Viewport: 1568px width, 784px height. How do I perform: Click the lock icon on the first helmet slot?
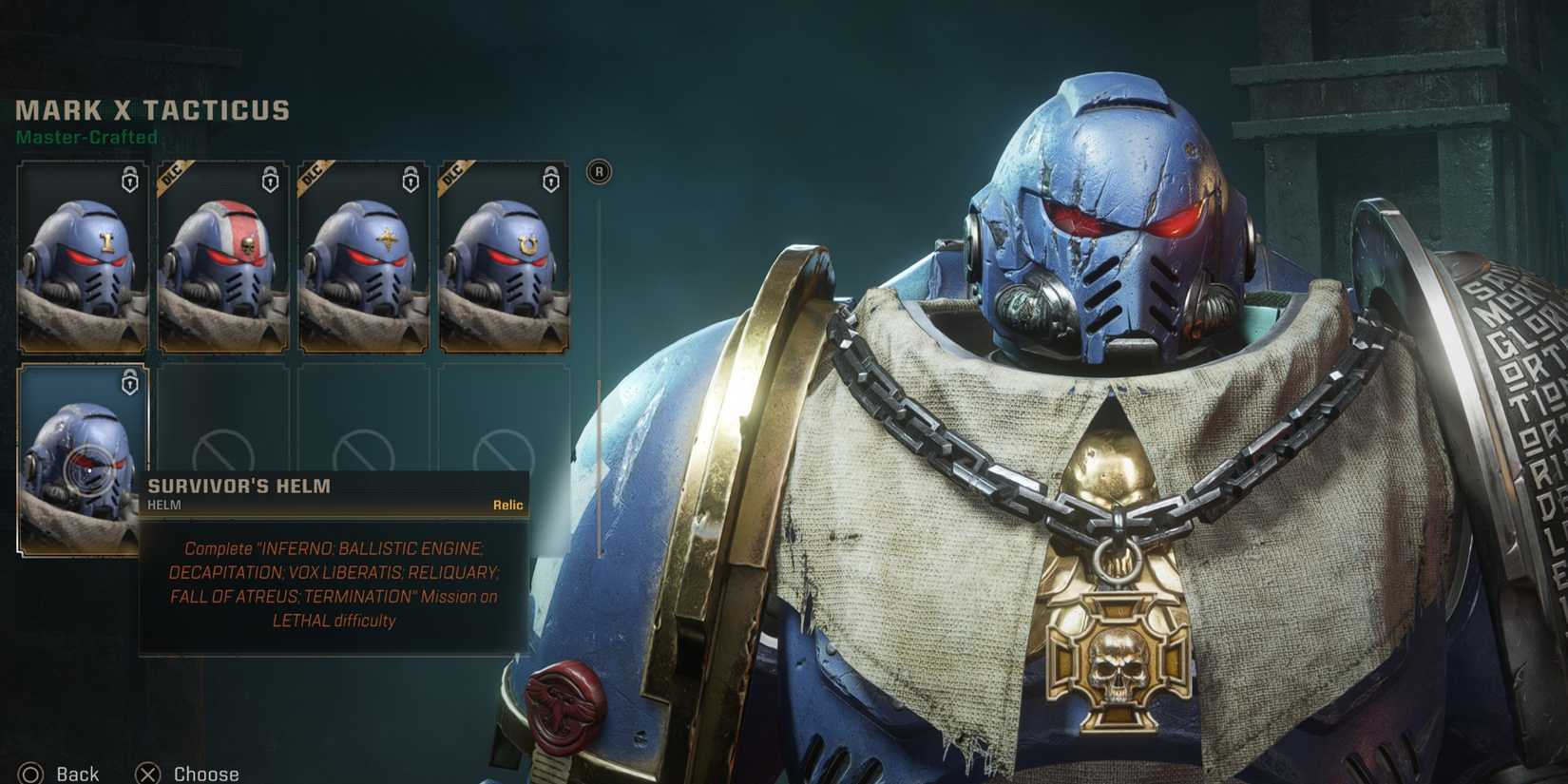pos(128,182)
